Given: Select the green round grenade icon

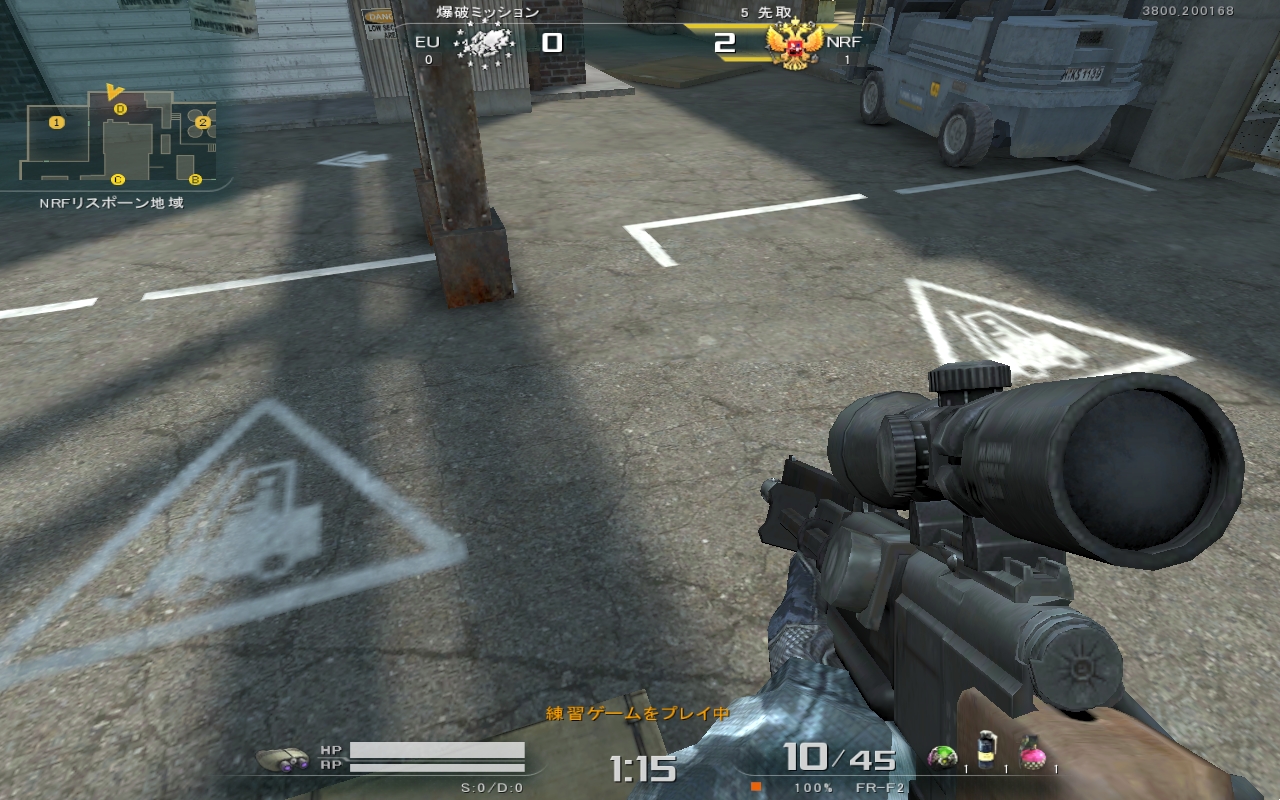Looking at the screenshot, I should [x=942, y=756].
